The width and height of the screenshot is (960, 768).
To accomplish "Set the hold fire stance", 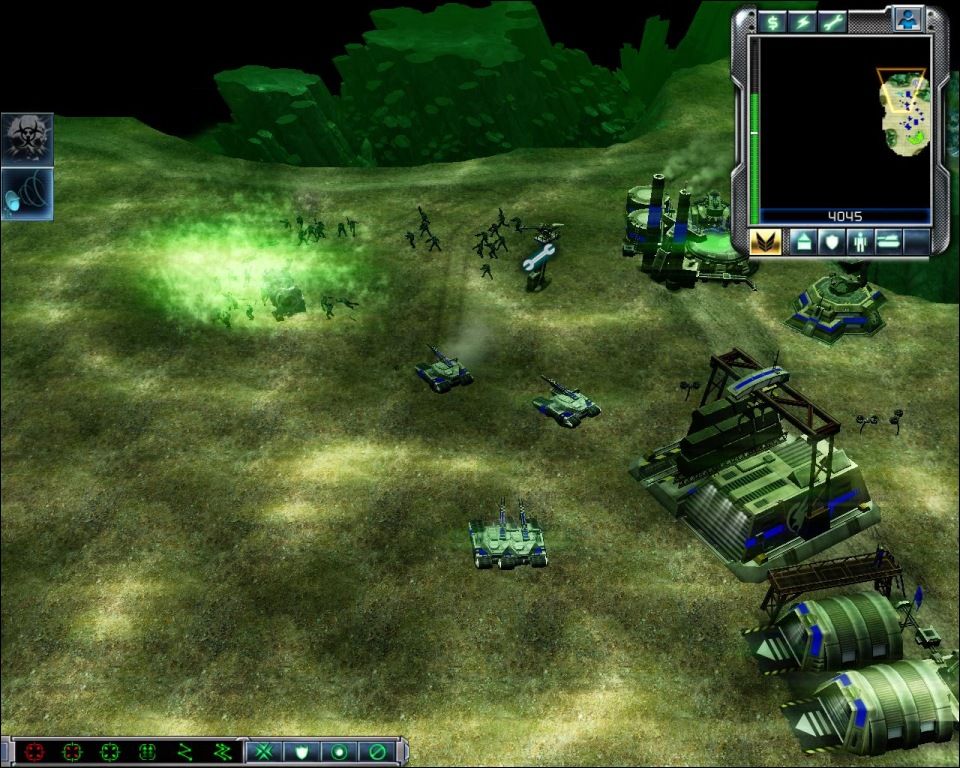I will [x=376, y=751].
